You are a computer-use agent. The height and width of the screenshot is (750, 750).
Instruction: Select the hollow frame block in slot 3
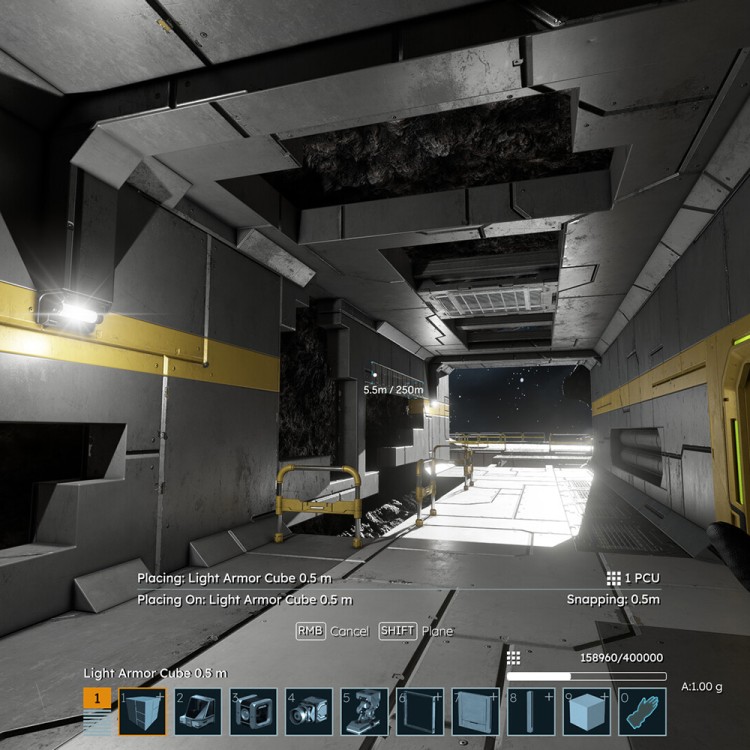click(254, 711)
